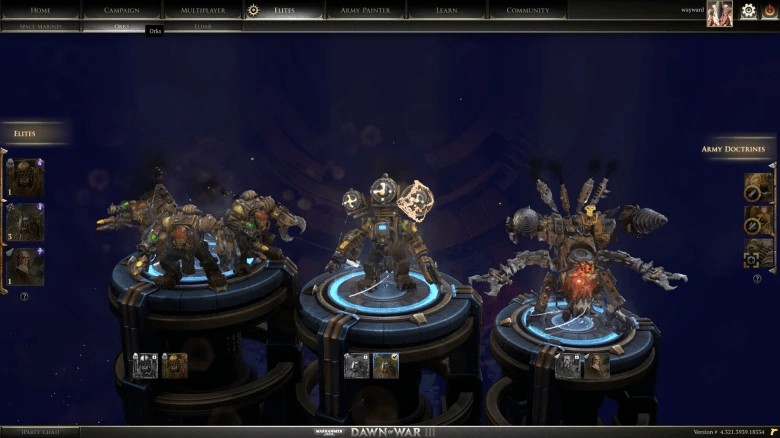Click the red power quit button
The width and height of the screenshot is (780, 438).
768,11
